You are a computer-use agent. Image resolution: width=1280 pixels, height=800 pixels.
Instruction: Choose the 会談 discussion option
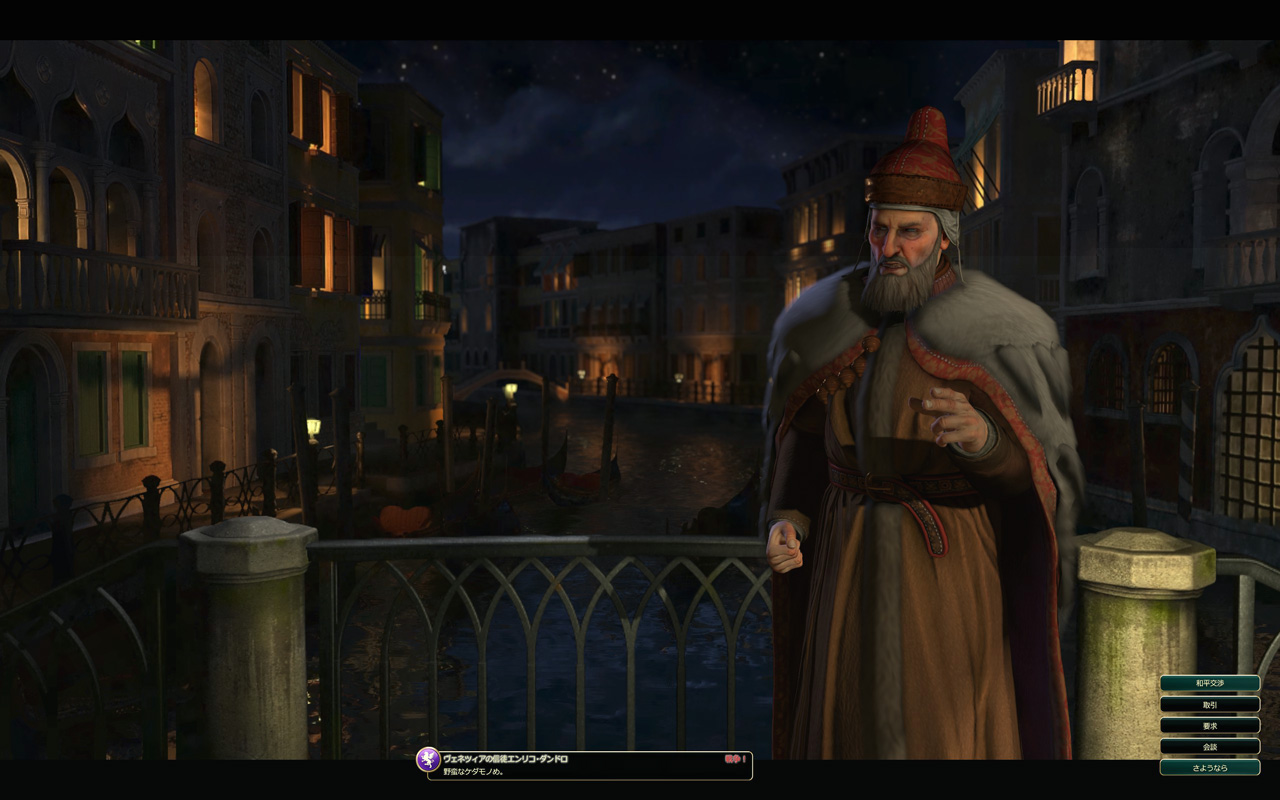click(1209, 746)
